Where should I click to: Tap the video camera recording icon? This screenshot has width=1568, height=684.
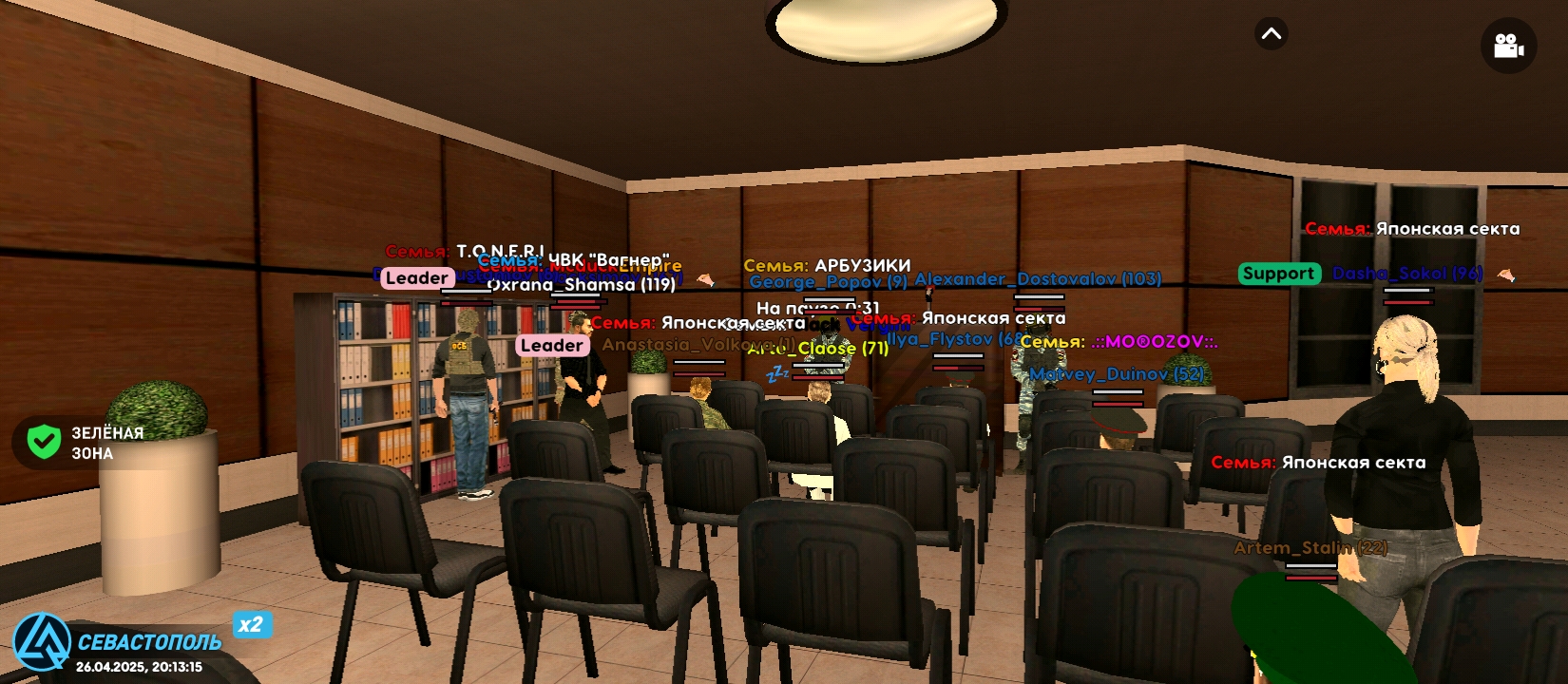click(x=1509, y=46)
